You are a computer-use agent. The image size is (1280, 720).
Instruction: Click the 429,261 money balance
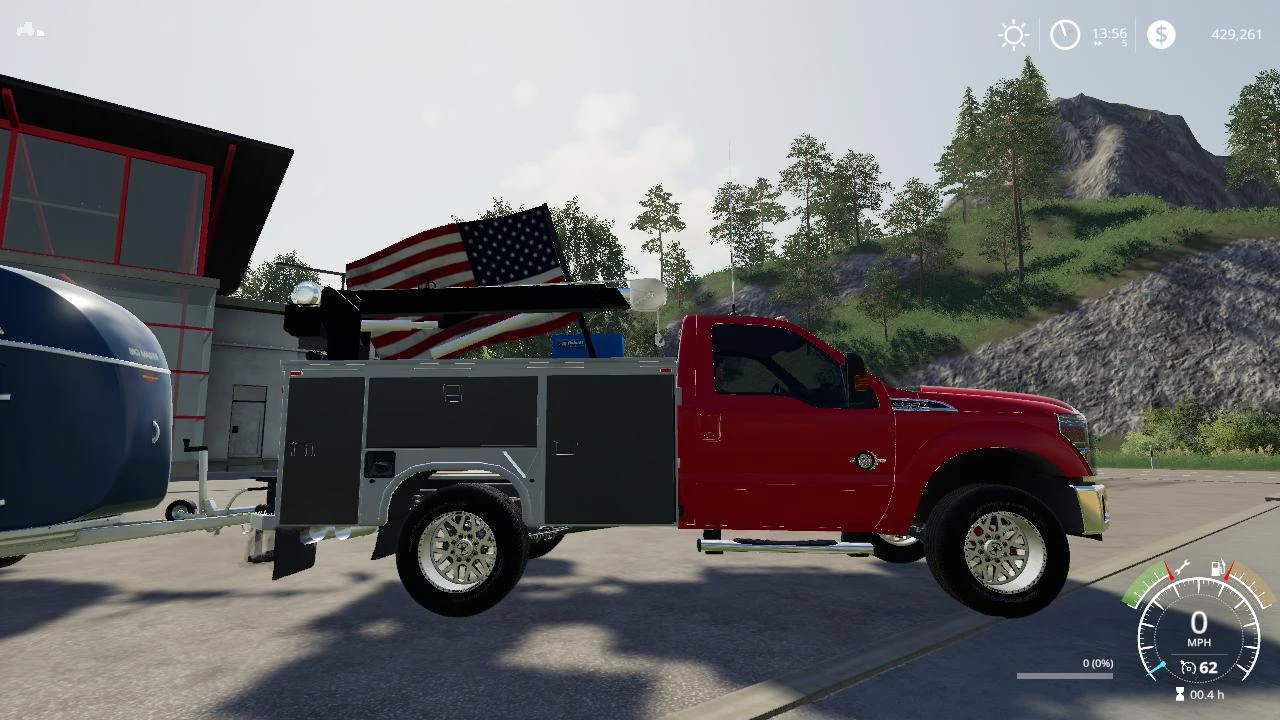click(x=1237, y=34)
